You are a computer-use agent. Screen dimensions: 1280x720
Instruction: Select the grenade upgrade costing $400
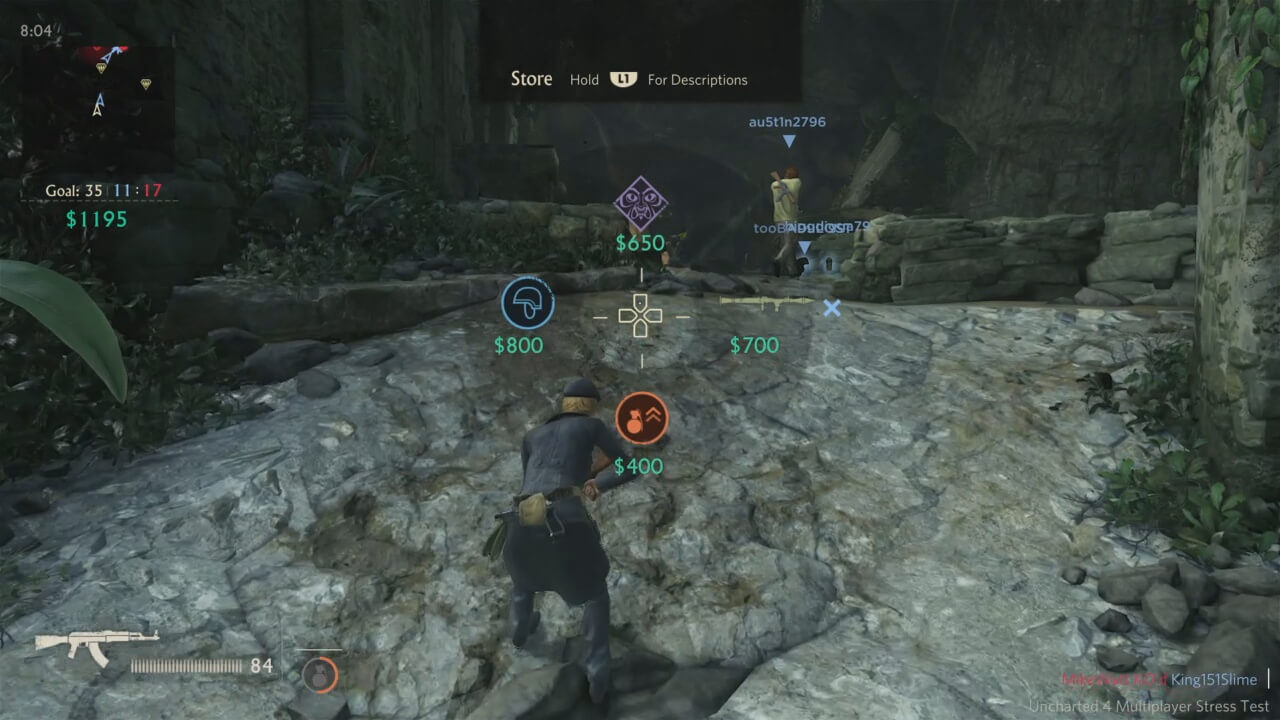point(640,420)
